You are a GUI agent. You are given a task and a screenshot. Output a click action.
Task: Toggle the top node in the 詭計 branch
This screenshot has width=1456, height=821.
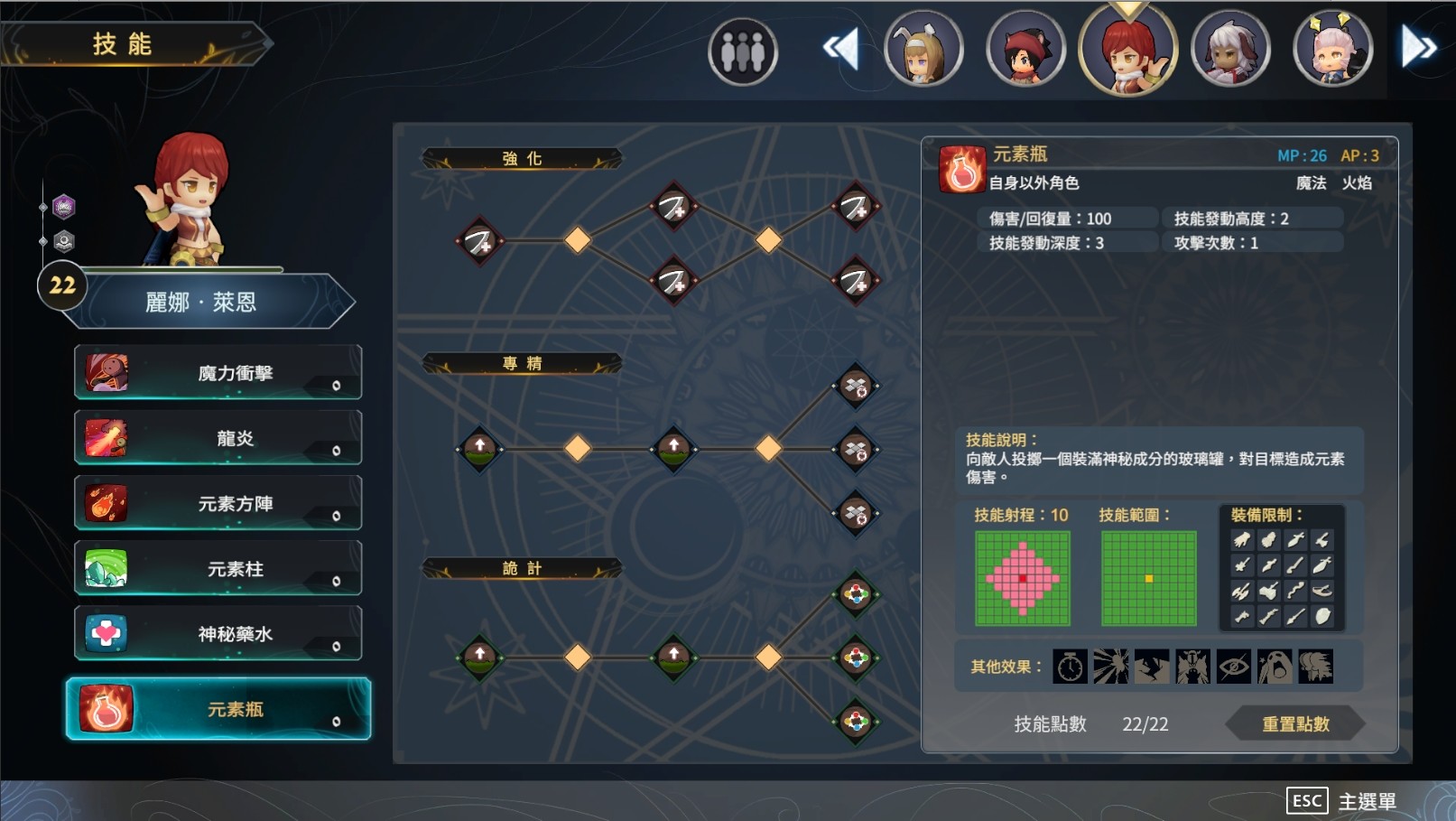(x=856, y=594)
